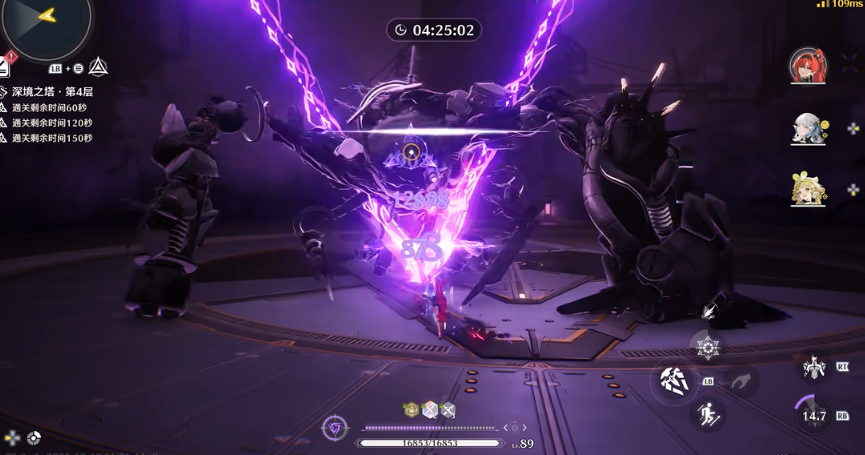Open the notepad icon with red alert
The width and height of the screenshot is (865, 455).
(x=4, y=67)
